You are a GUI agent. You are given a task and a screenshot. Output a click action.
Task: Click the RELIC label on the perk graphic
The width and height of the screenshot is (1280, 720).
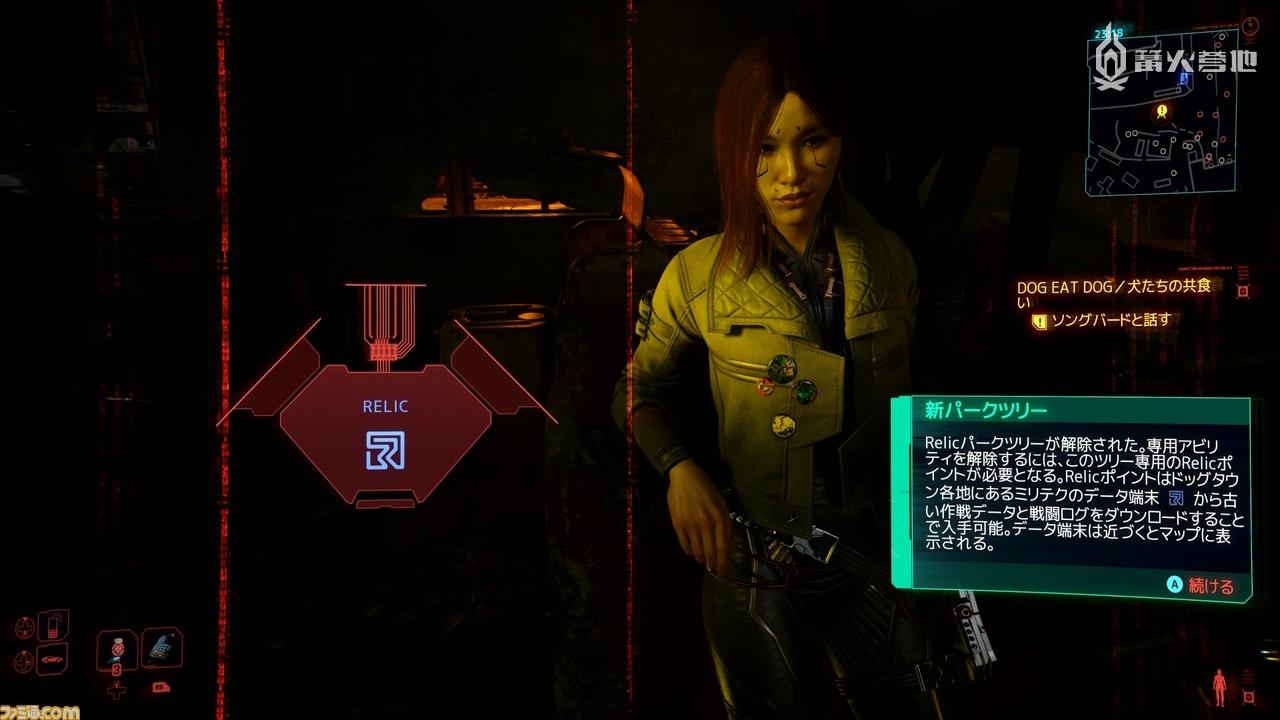[383, 406]
